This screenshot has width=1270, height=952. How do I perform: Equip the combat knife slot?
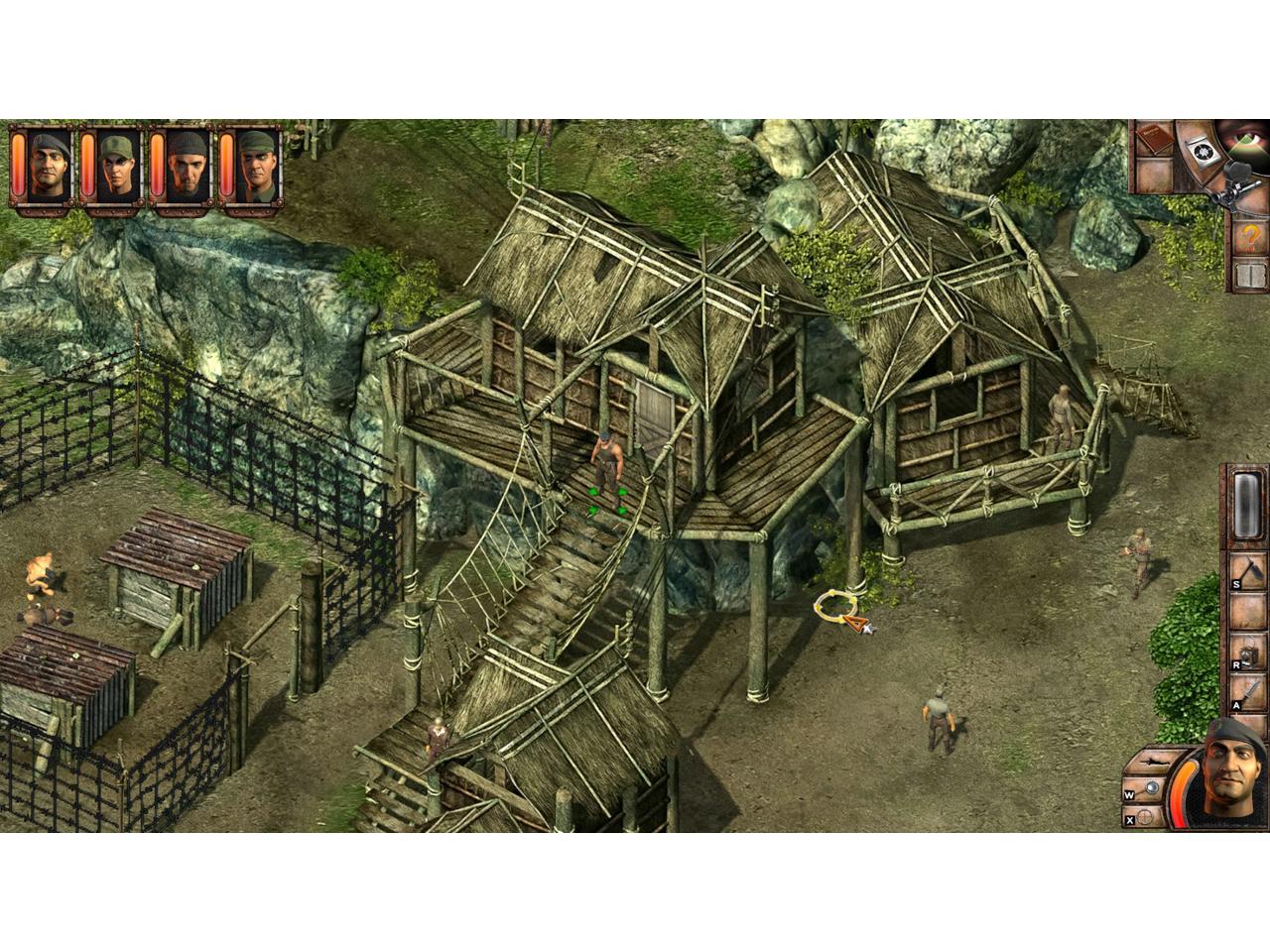pyautogui.click(x=1249, y=692)
